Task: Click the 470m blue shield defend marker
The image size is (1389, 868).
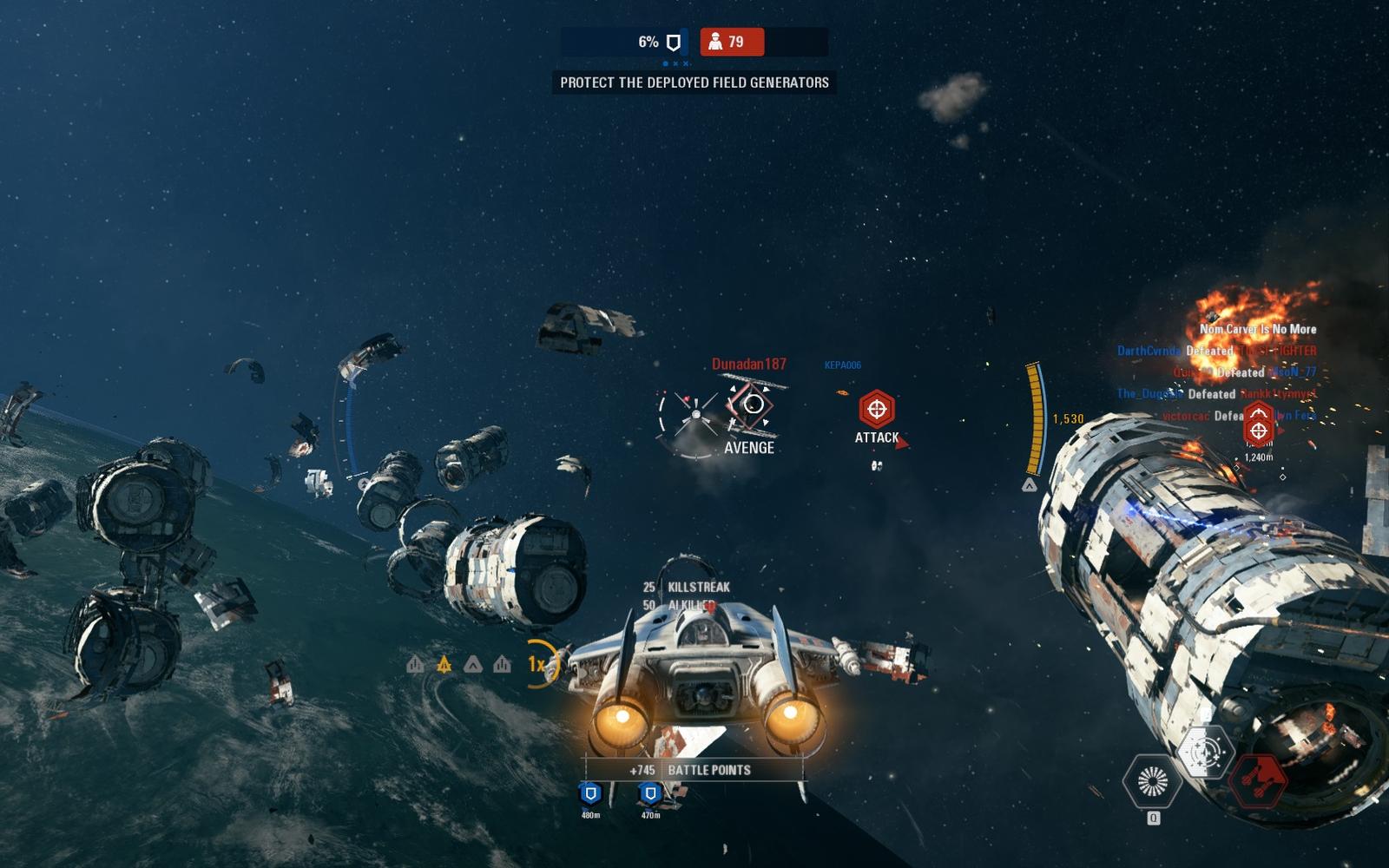Action: click(650, 793)
